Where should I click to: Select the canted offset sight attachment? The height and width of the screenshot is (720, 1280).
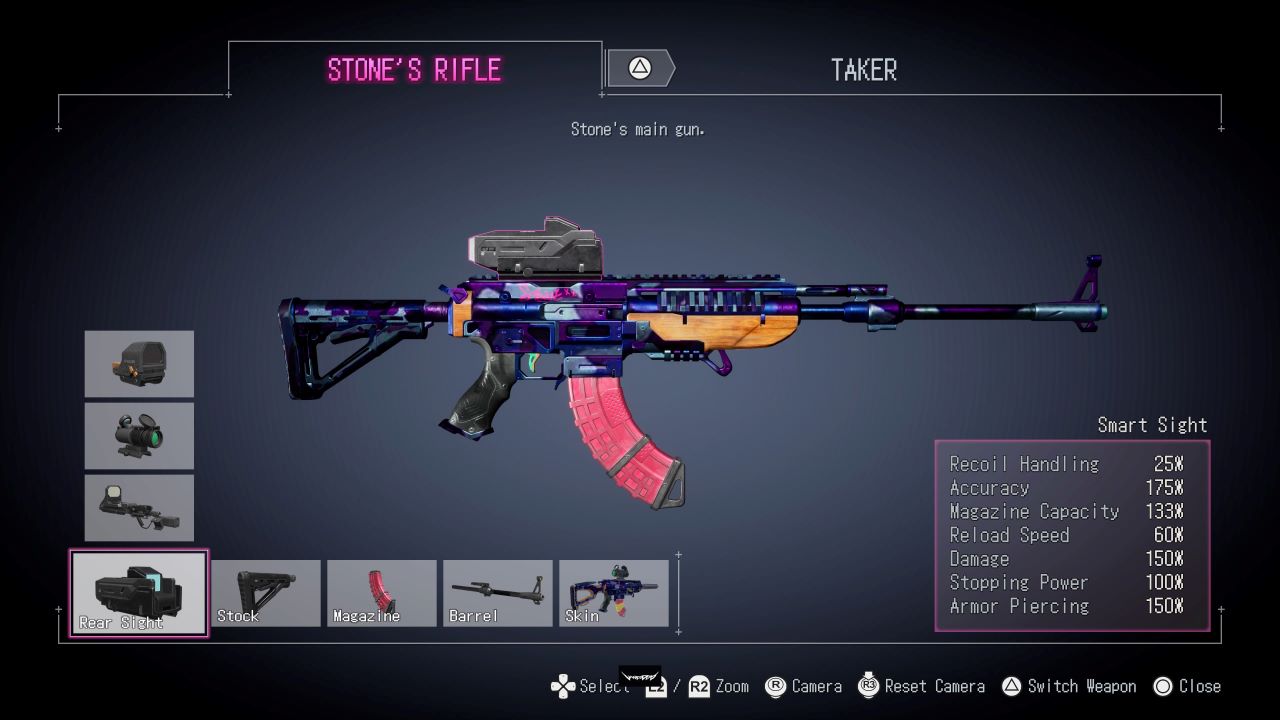(138, 507)
